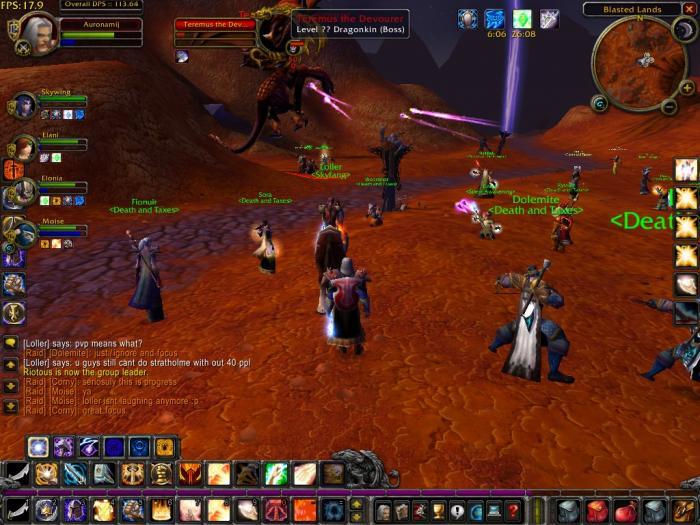The height and width of the screenshot is (525, 700).
Task: Click the debuff icon under the boss frame
Action: click(183, 56)
